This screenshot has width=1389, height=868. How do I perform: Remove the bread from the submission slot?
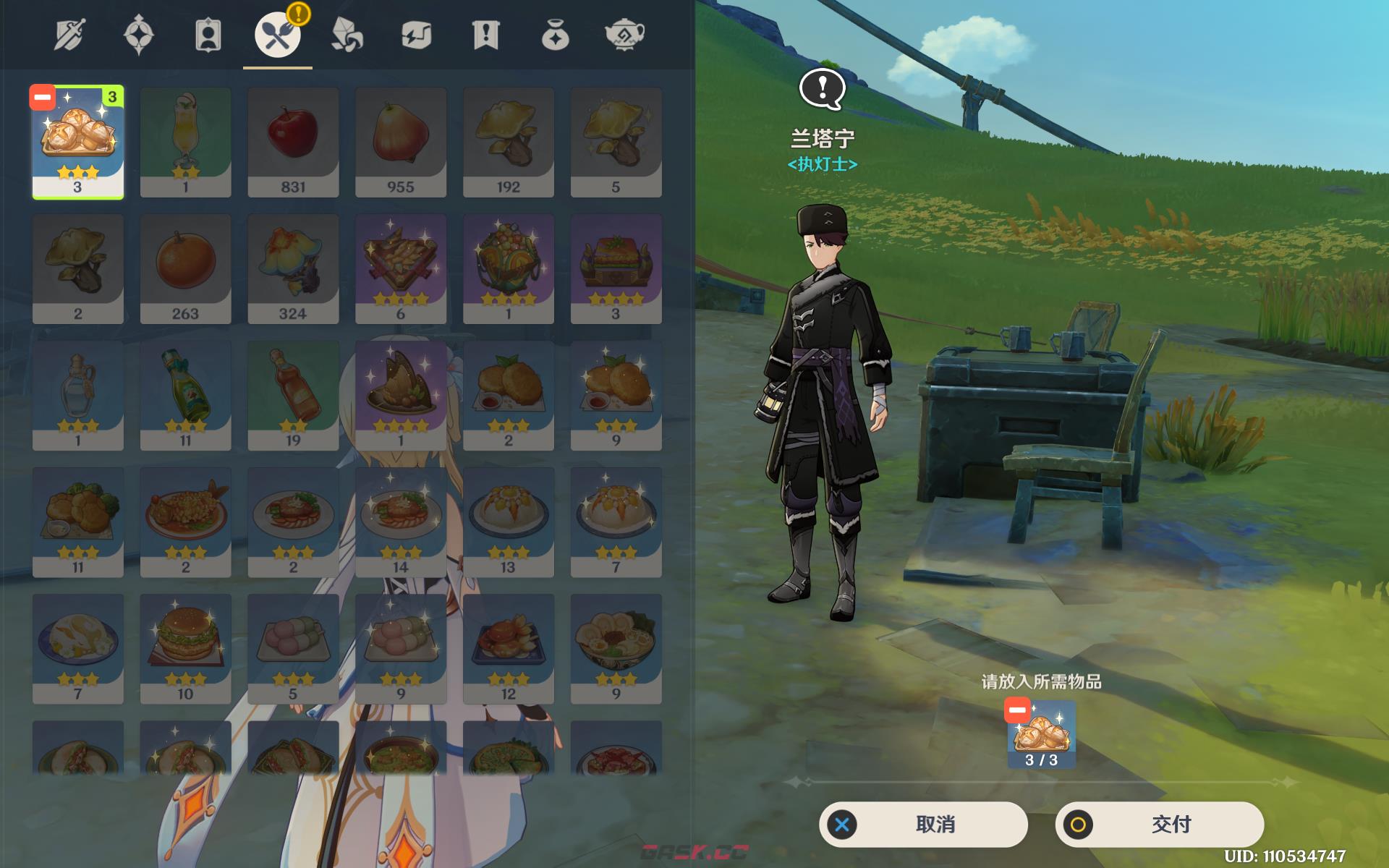coord(1016,710)
